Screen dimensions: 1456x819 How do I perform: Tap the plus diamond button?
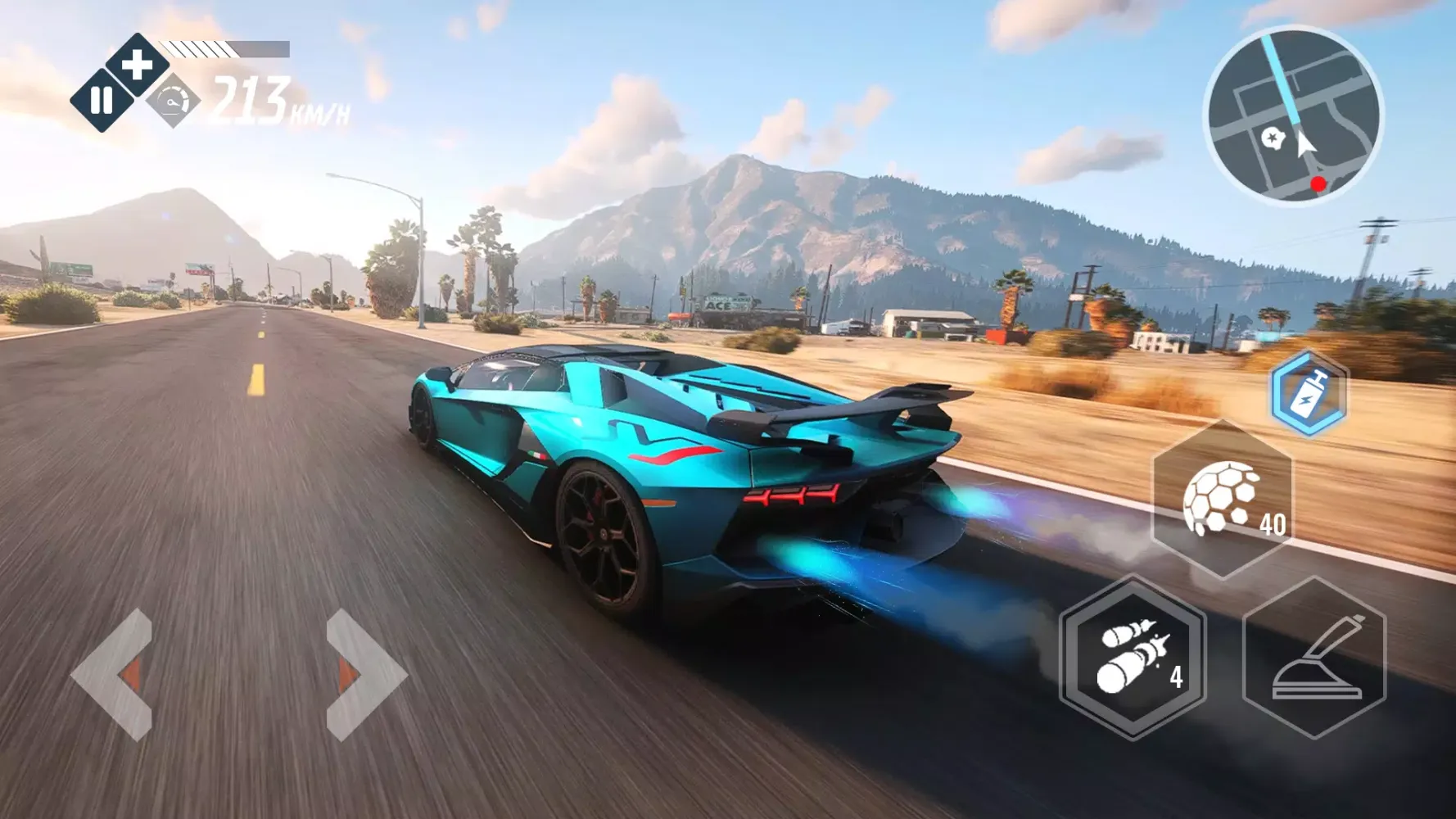pyautogui.click(x=138, y=65)
